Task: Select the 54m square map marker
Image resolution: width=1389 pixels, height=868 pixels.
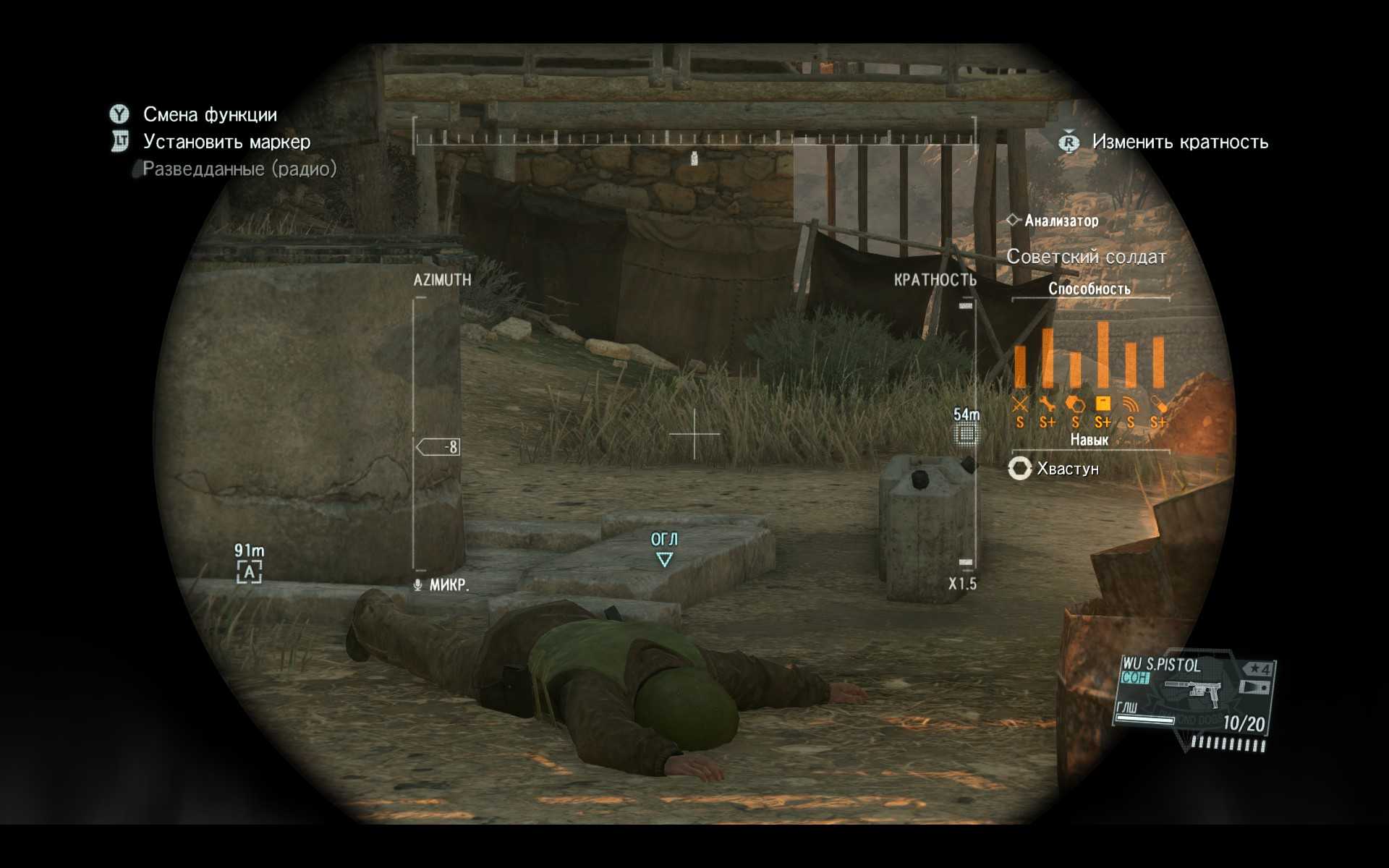Action: (x=966, y=434)
